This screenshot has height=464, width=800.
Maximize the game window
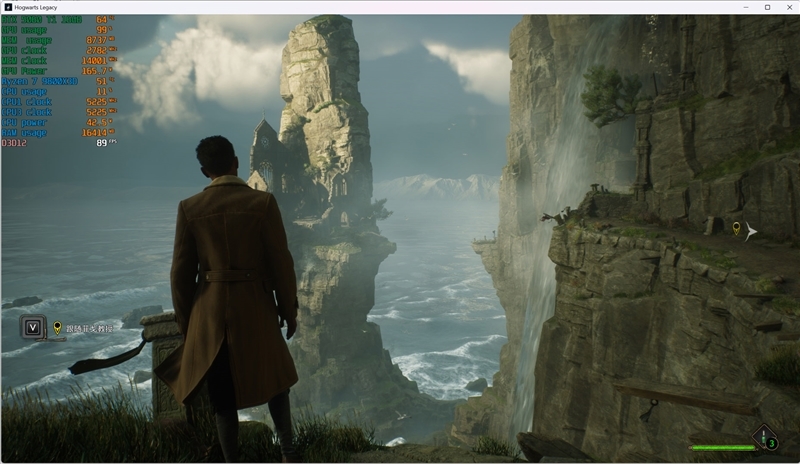pos(767,7)
